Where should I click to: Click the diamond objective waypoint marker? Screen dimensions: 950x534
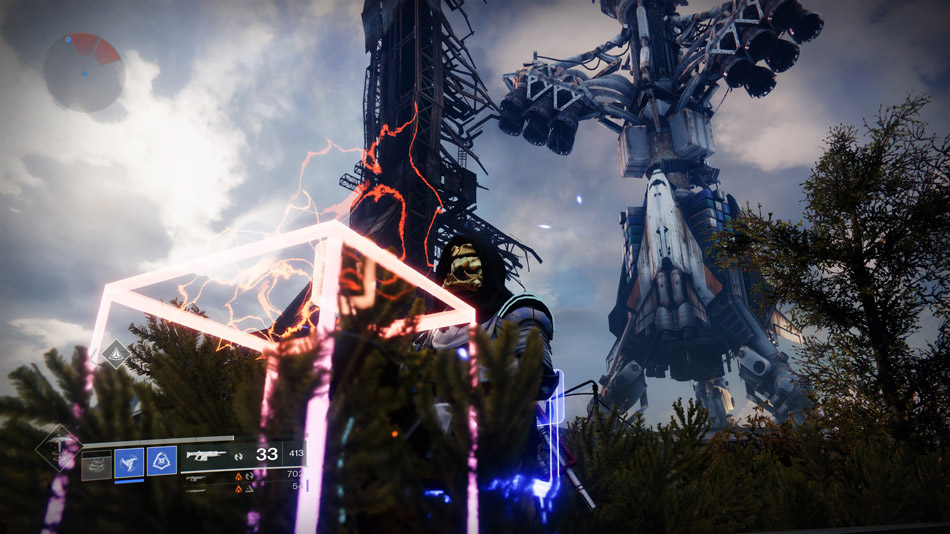[x=116, y=353]
